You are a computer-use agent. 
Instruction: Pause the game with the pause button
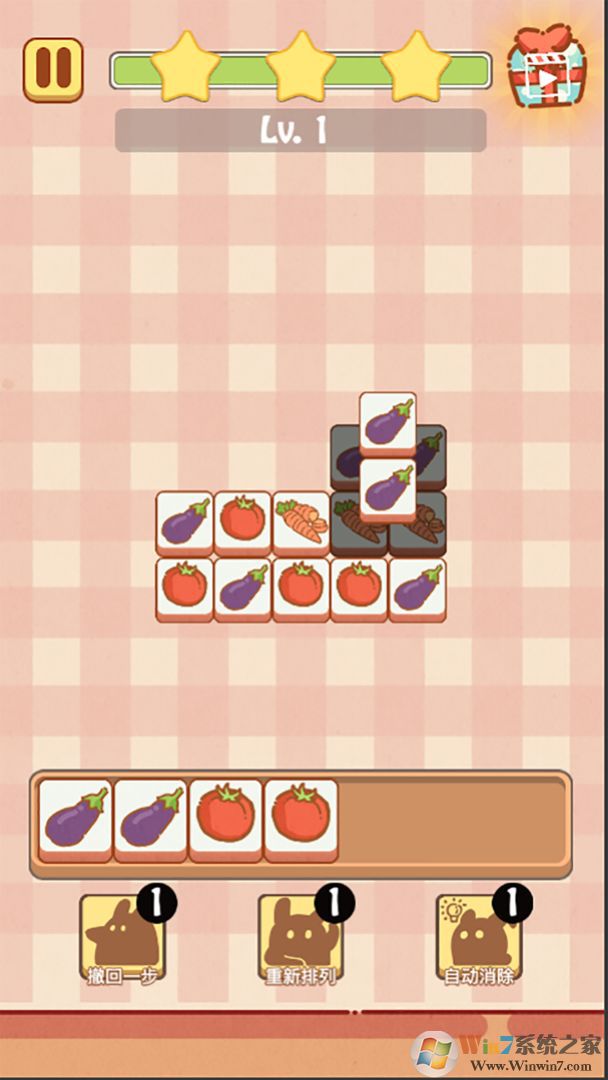coord(53,69)
